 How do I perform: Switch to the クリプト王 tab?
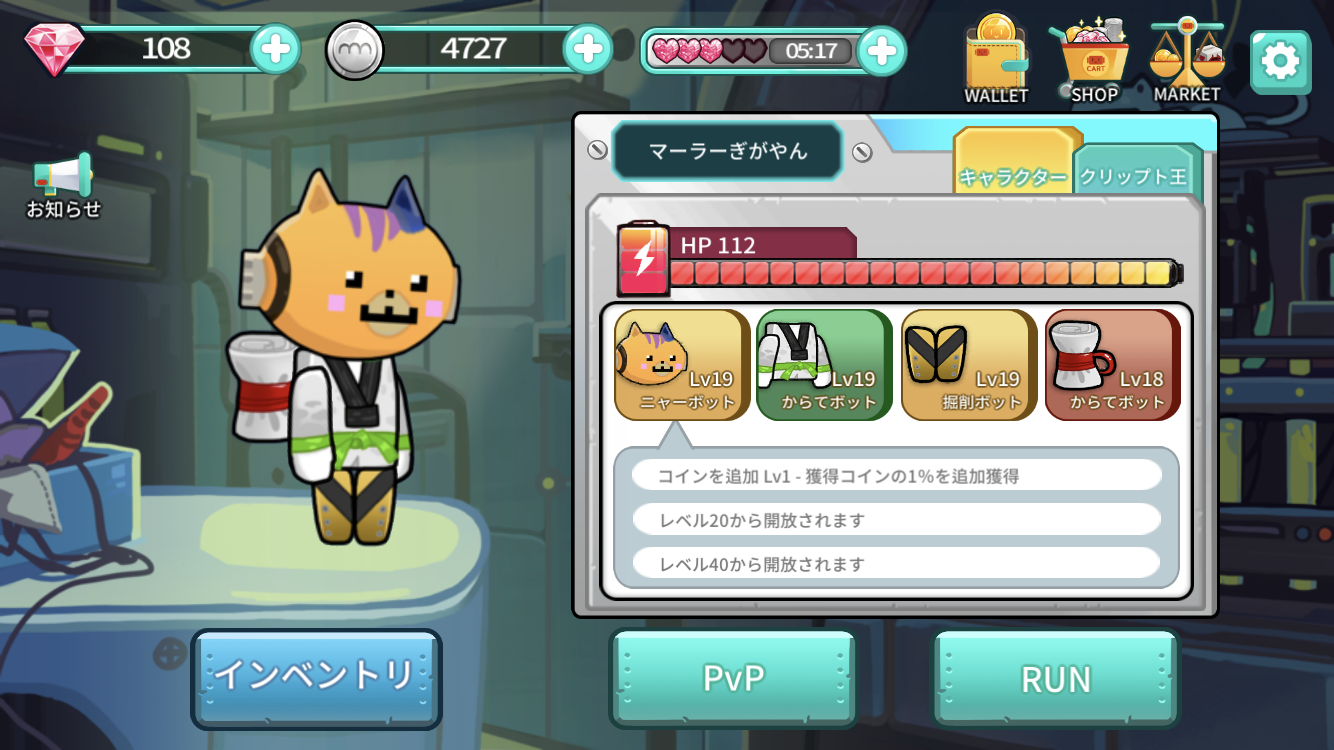[1133, 176]
